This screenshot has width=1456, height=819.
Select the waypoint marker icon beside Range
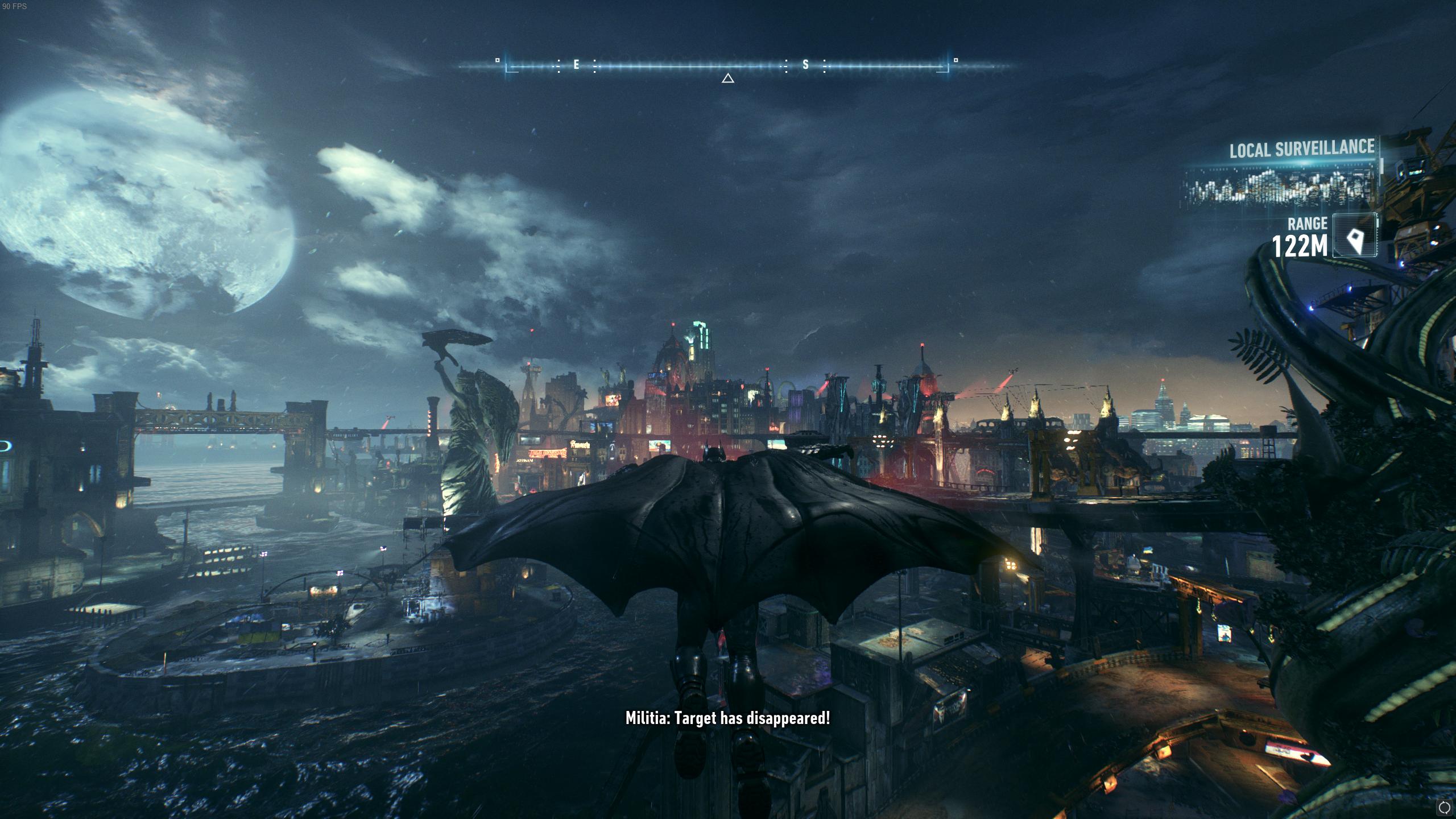1355,235
